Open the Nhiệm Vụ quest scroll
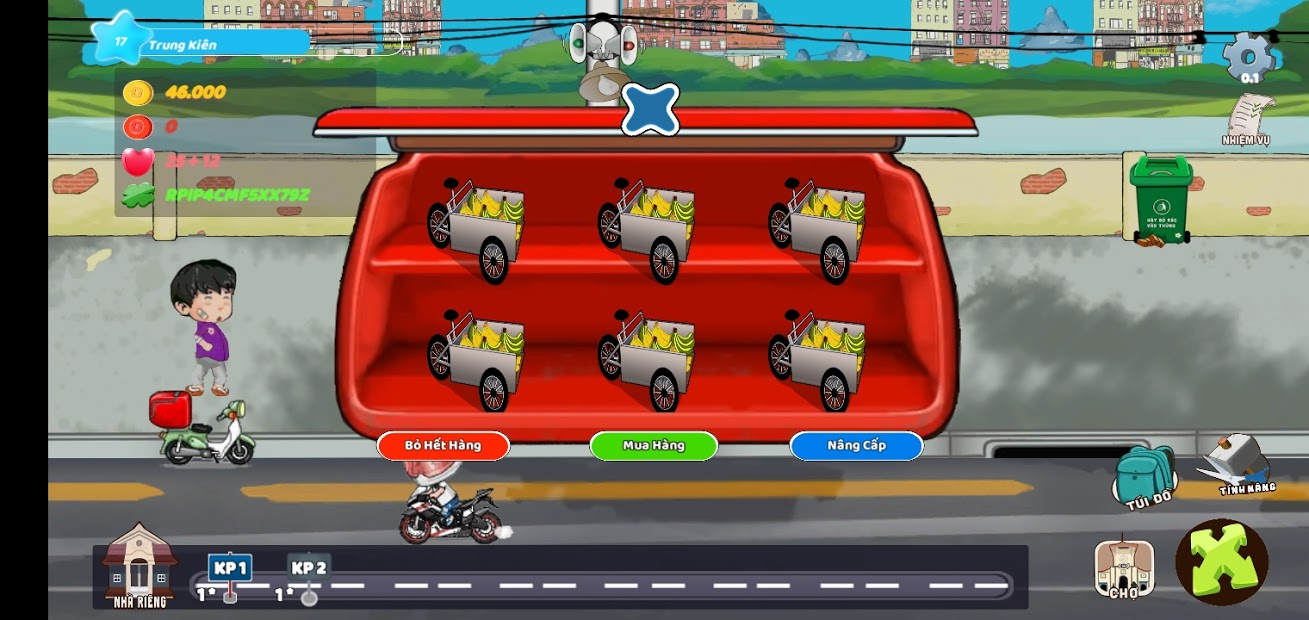Image resolution: width=1309 pixels, height=620 pixels. click(1247, 120)
